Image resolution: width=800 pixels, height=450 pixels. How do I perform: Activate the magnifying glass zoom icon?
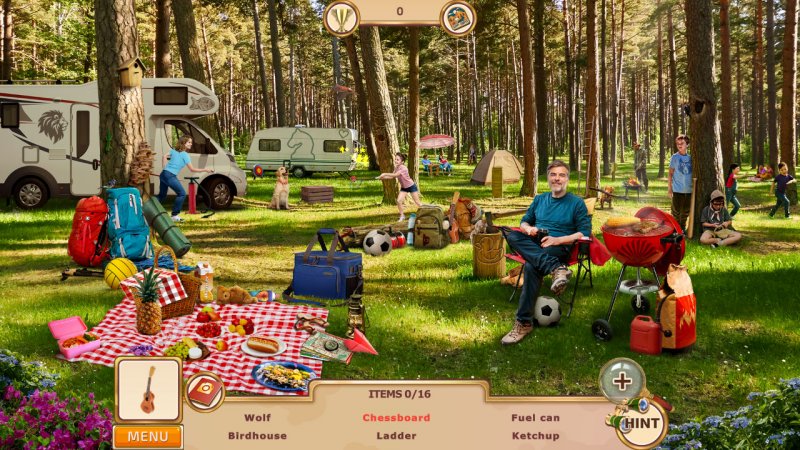(622, 380)
